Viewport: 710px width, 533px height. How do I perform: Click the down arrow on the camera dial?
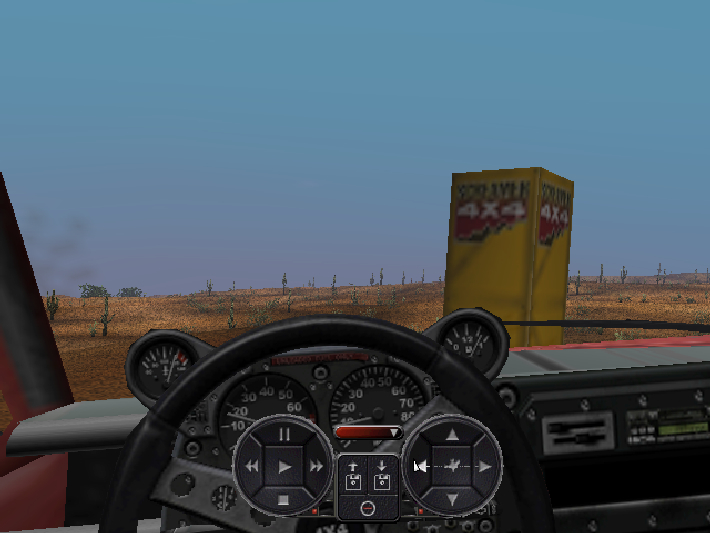[x=452, y=498]
